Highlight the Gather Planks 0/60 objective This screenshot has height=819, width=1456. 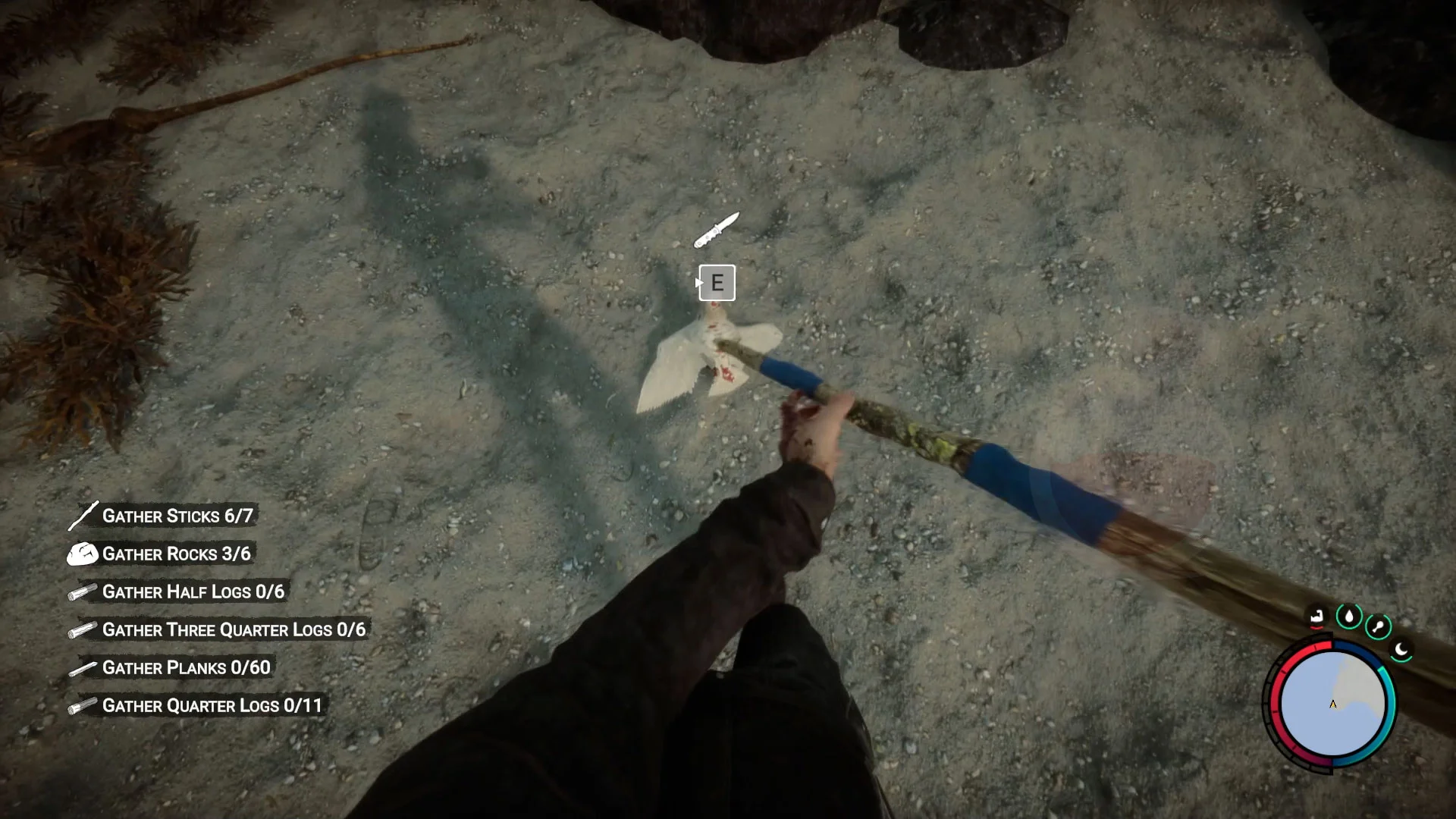(x=186, y=668)
